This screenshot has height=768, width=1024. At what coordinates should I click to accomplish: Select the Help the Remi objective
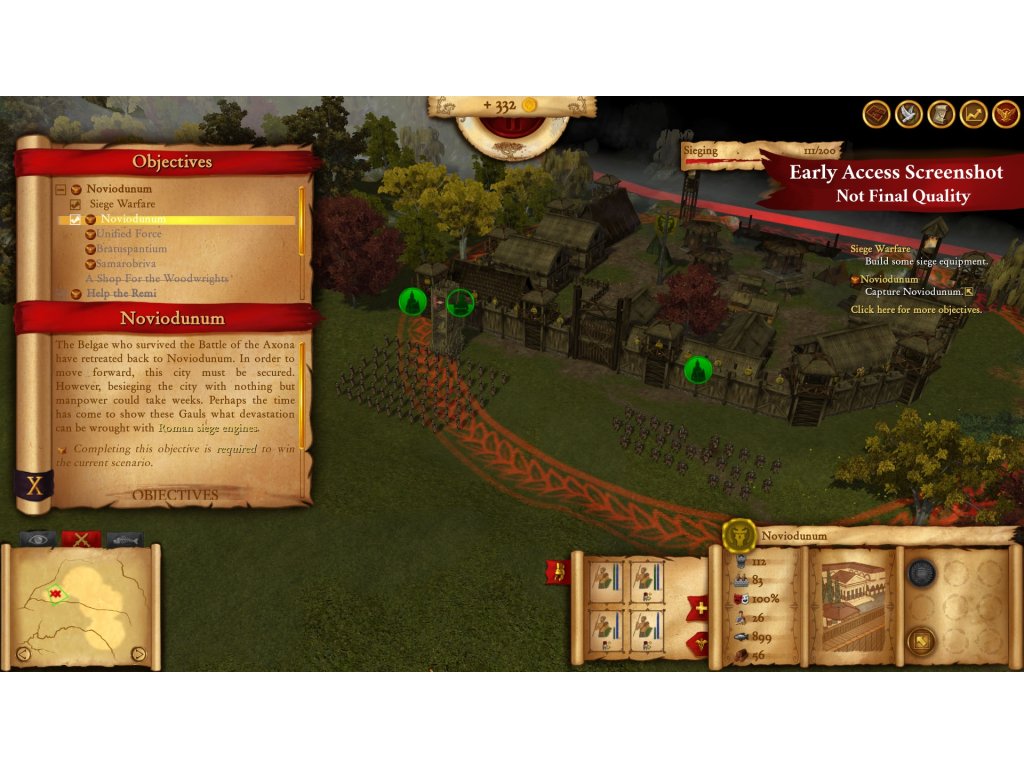tap(121, 293)
